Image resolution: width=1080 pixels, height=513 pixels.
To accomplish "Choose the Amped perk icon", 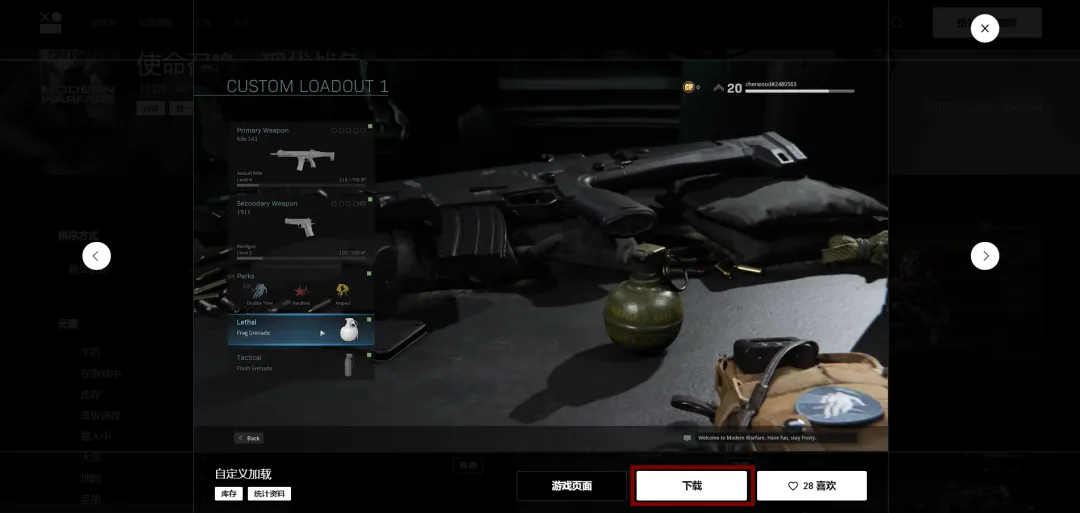I will [343, 291].
